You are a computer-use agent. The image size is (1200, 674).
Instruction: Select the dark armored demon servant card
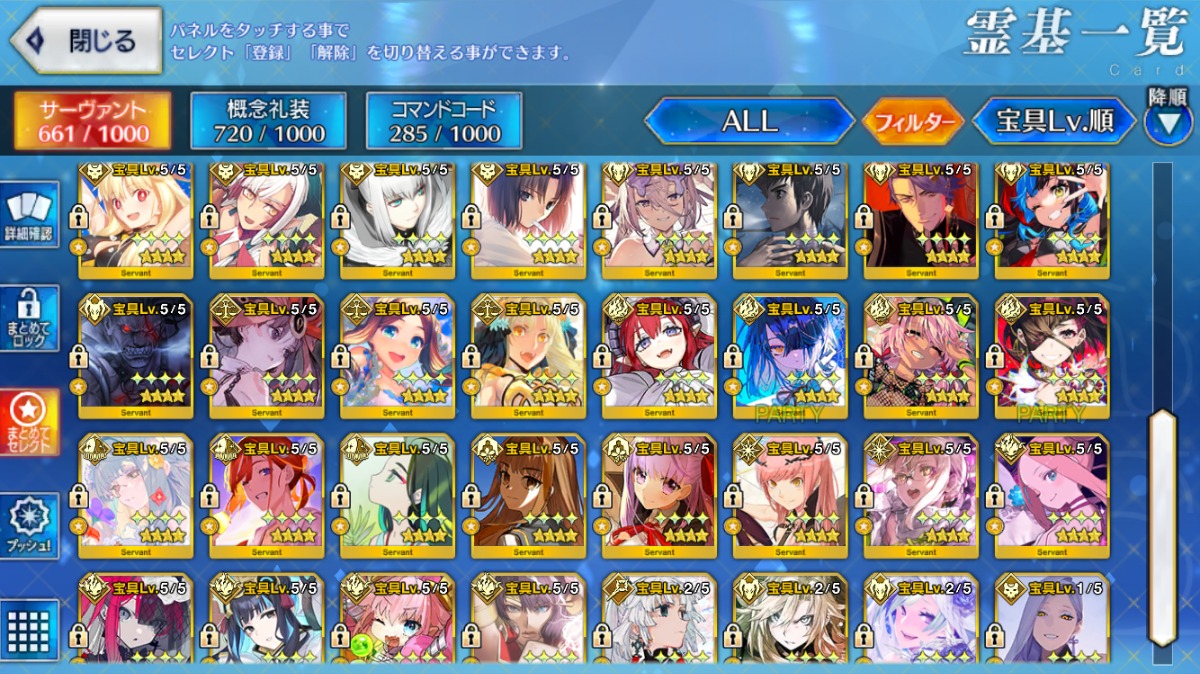coord(136,355)
